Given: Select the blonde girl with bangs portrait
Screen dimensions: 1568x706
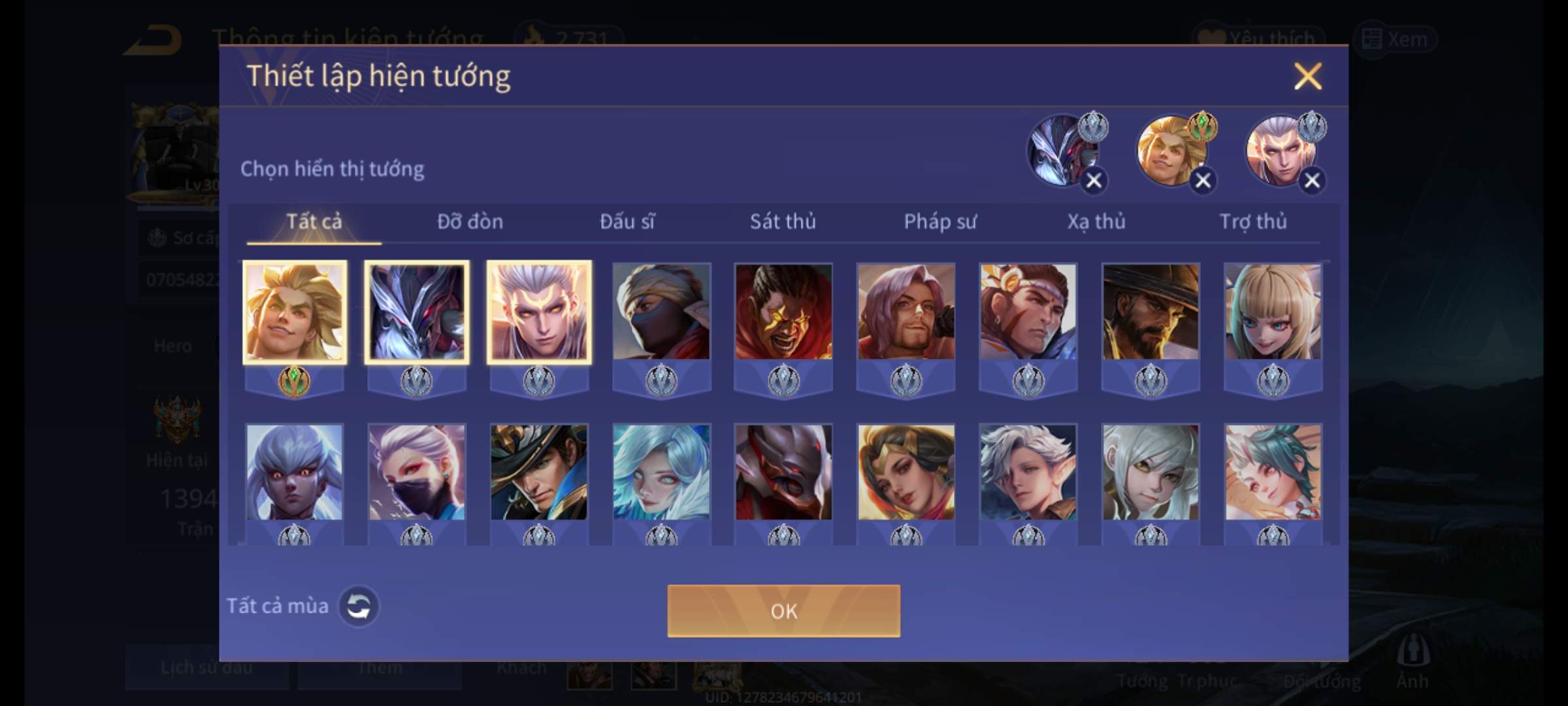Looking at the screenshot, I should click(1273, 312).
